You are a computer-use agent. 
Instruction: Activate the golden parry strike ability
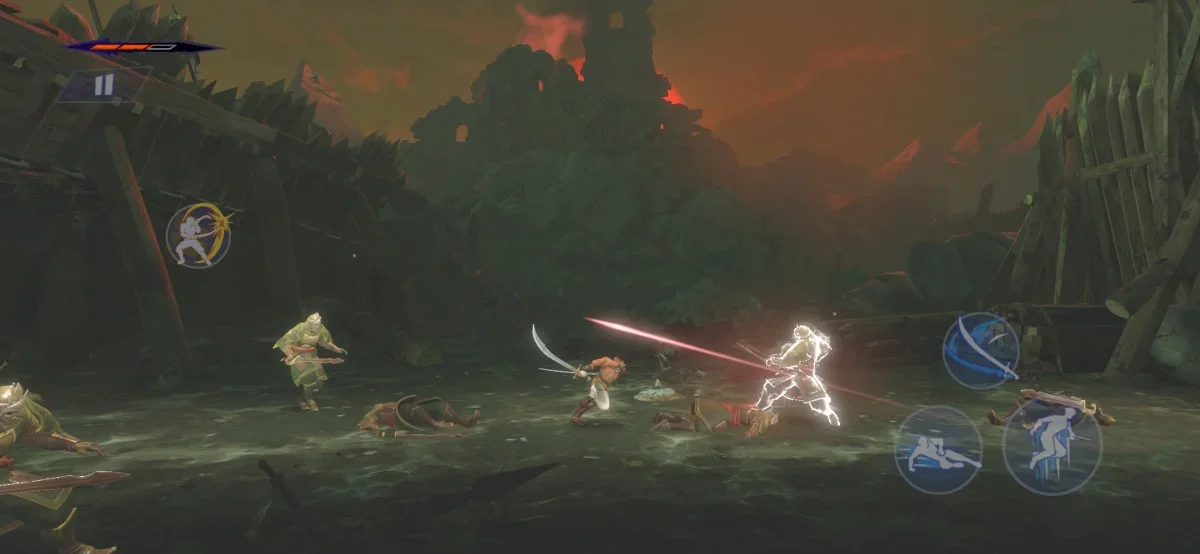point(198,236)
